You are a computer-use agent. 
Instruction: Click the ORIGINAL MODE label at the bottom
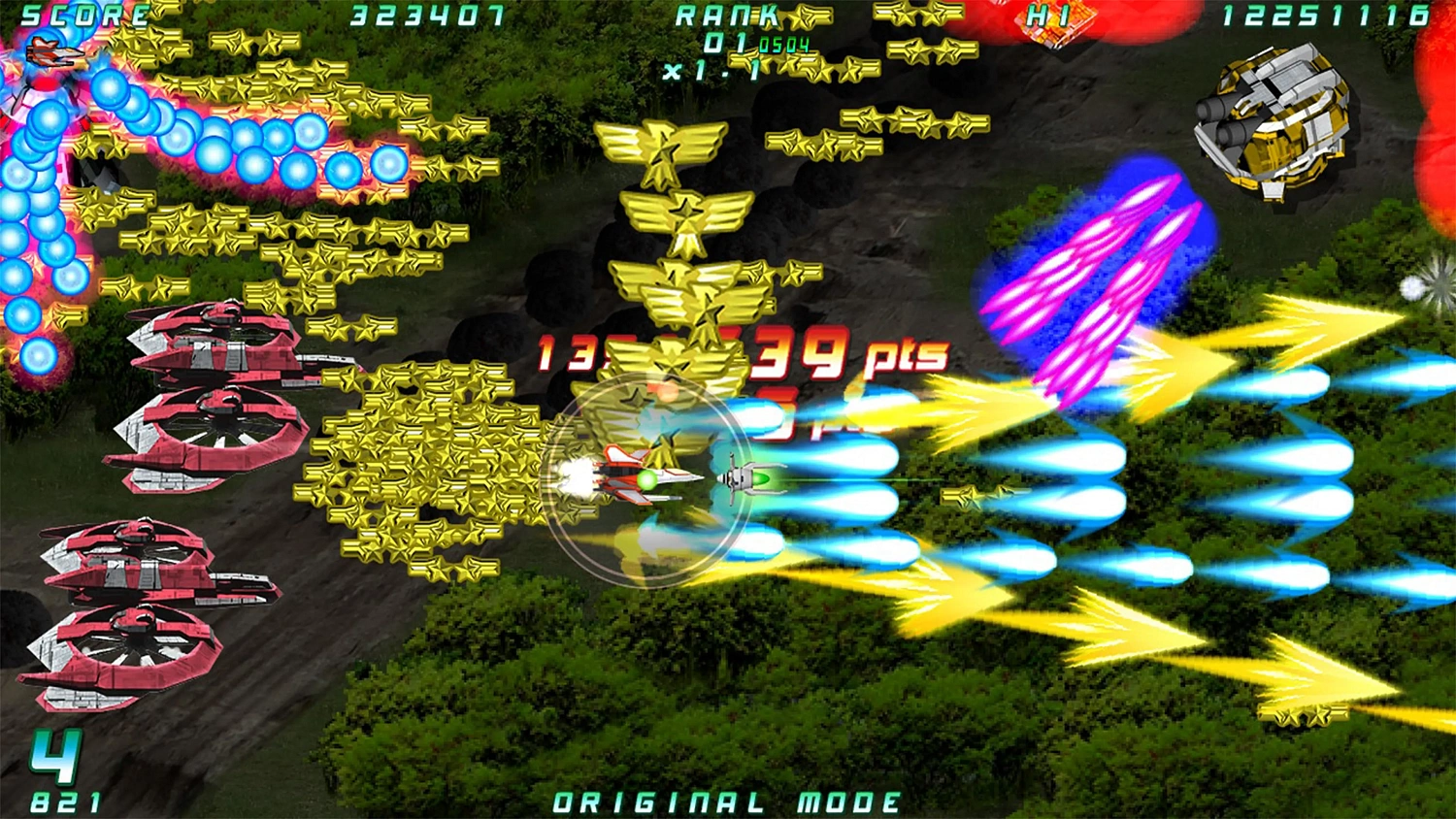(x=726, y=802)
